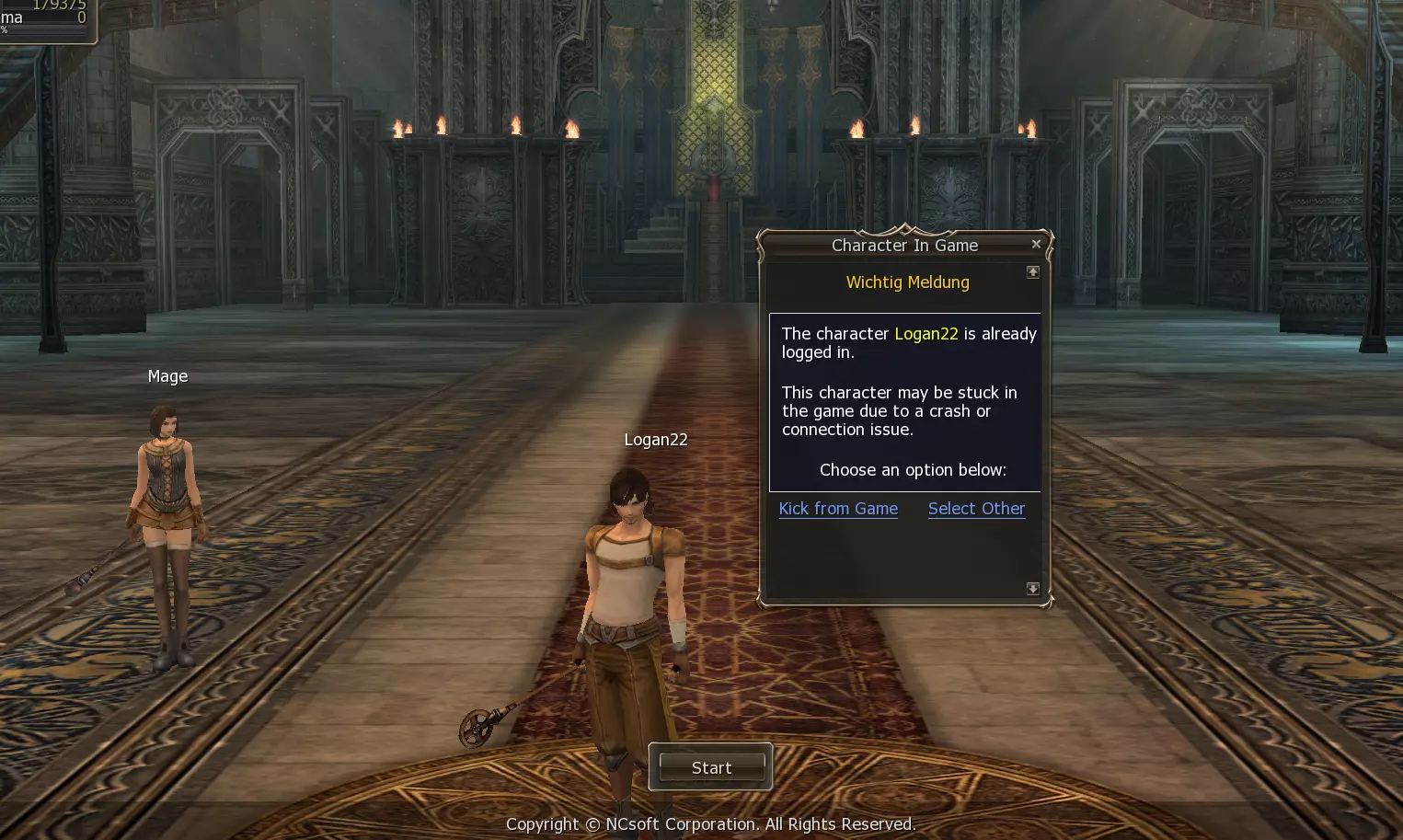Click the dialog's scroll down arrow

[x=1033, y=589]
